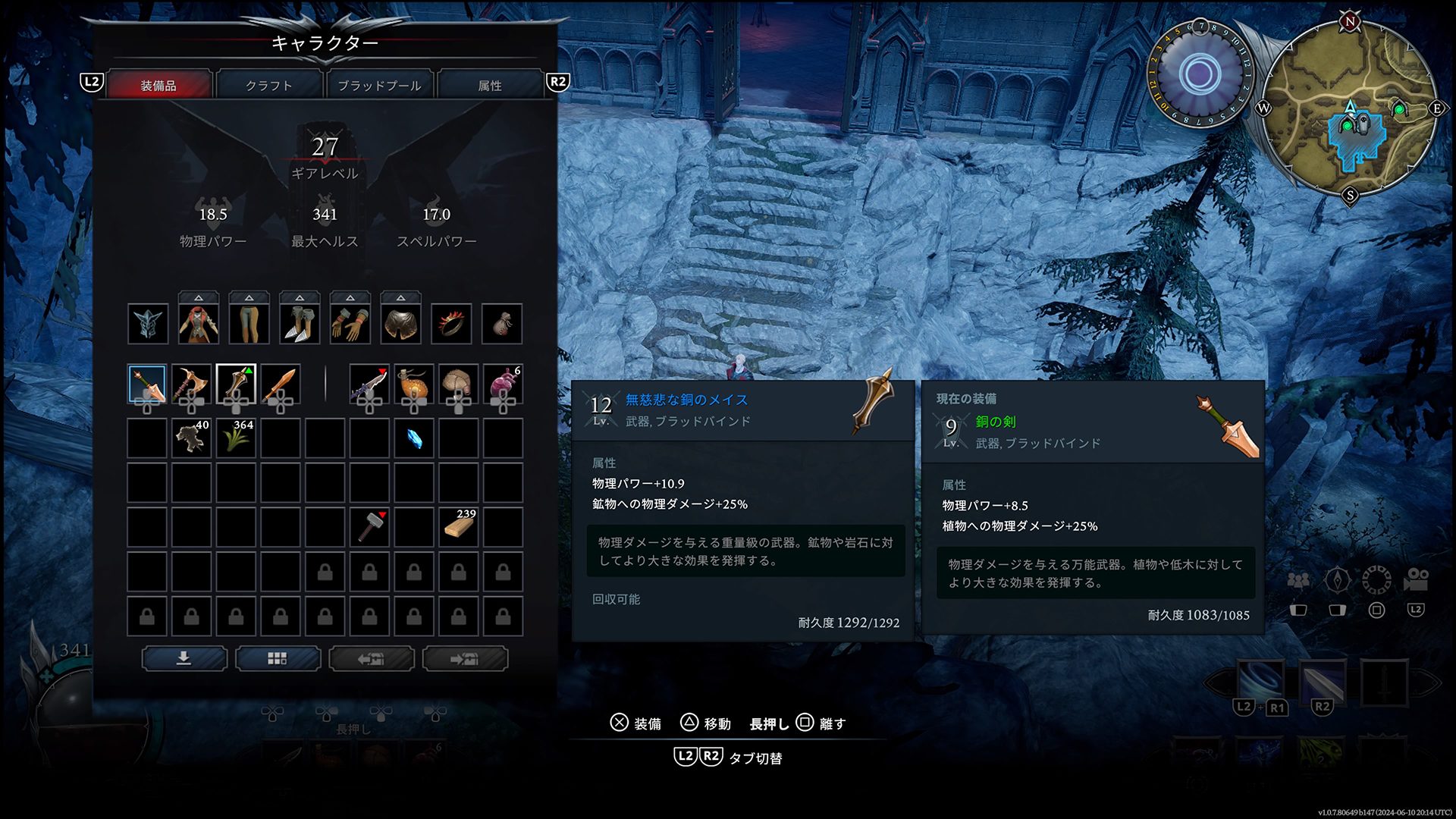Use the heart consumable stack of six

[503, 384]
